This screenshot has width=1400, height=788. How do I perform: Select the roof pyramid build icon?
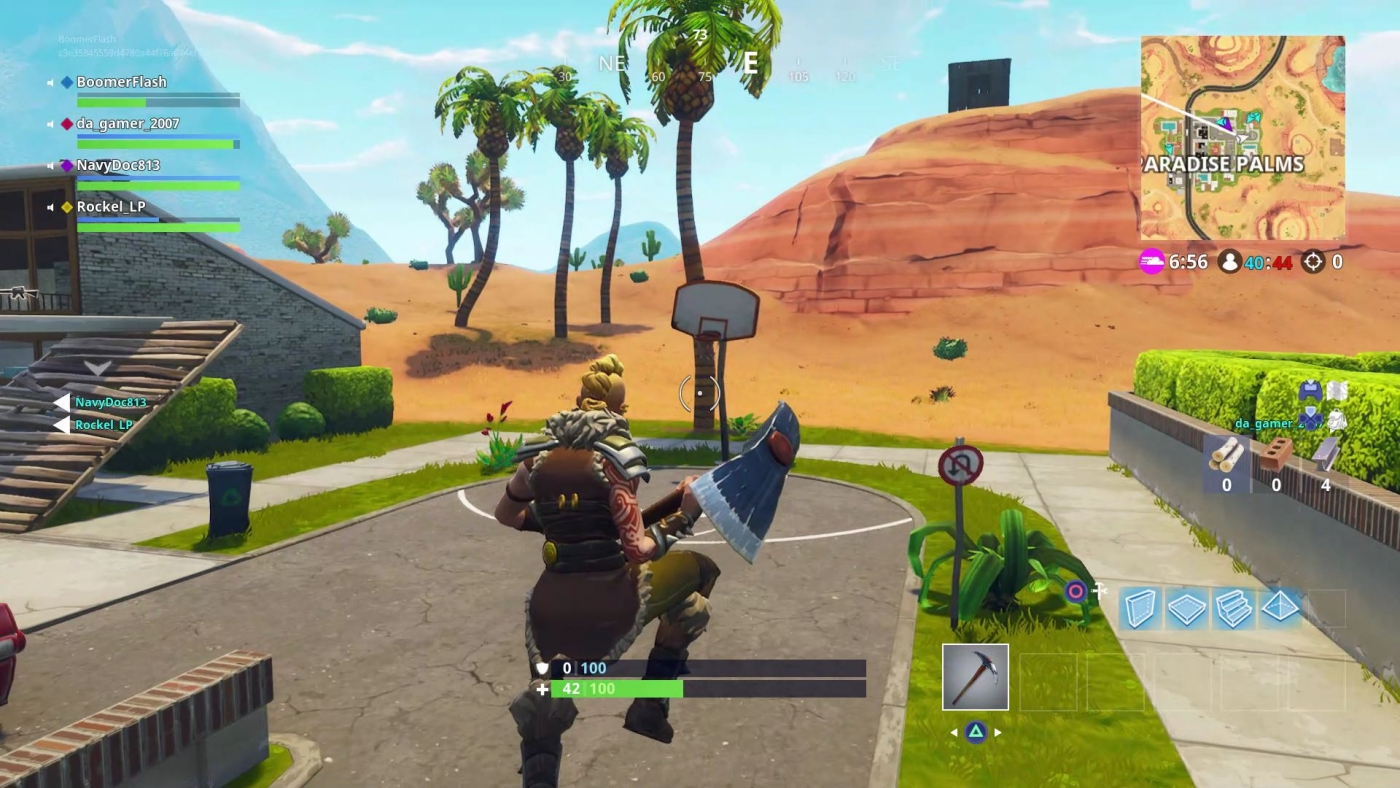[1280, 605]
